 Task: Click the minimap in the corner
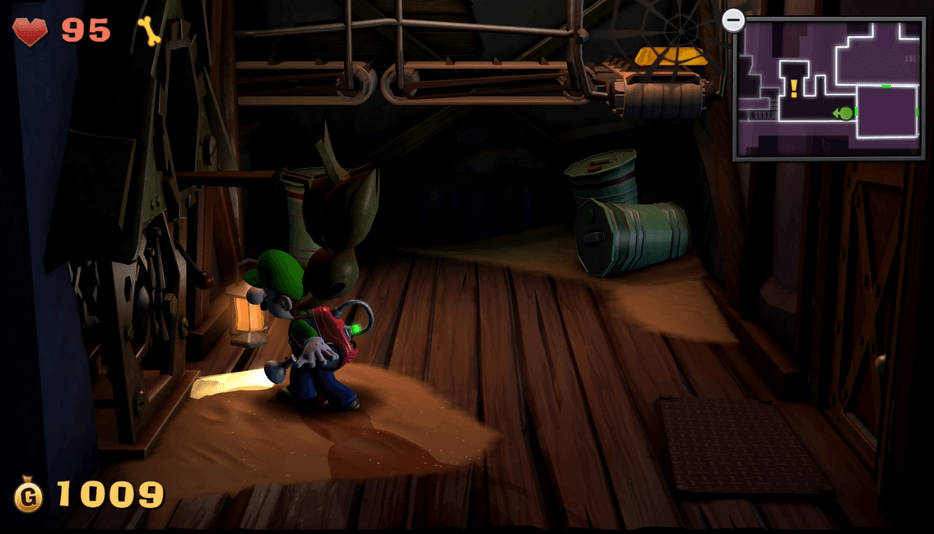(828, 88)
